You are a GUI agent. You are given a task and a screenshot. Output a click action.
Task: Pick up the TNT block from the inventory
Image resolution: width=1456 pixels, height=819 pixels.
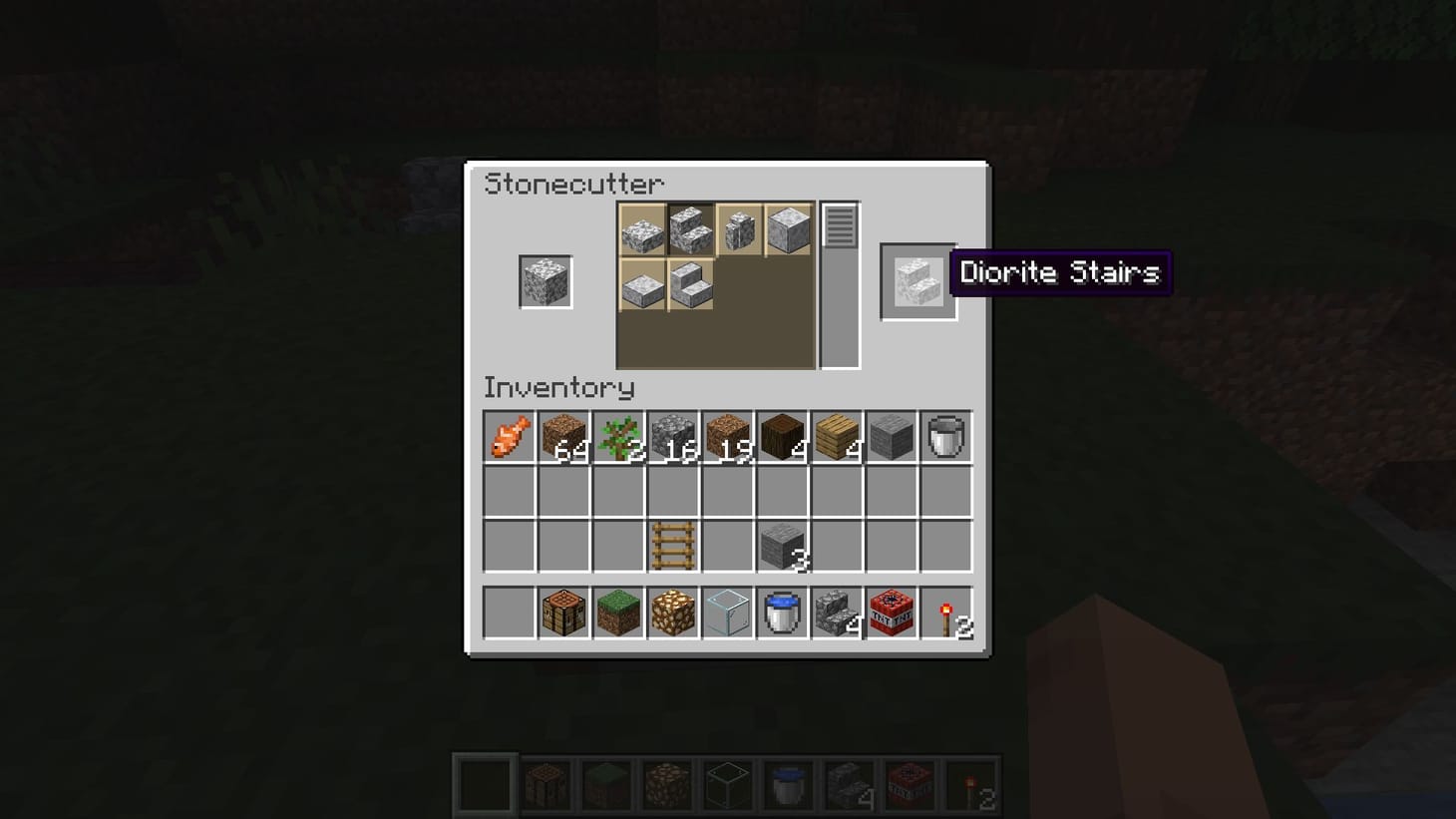(x=891, y=613)
